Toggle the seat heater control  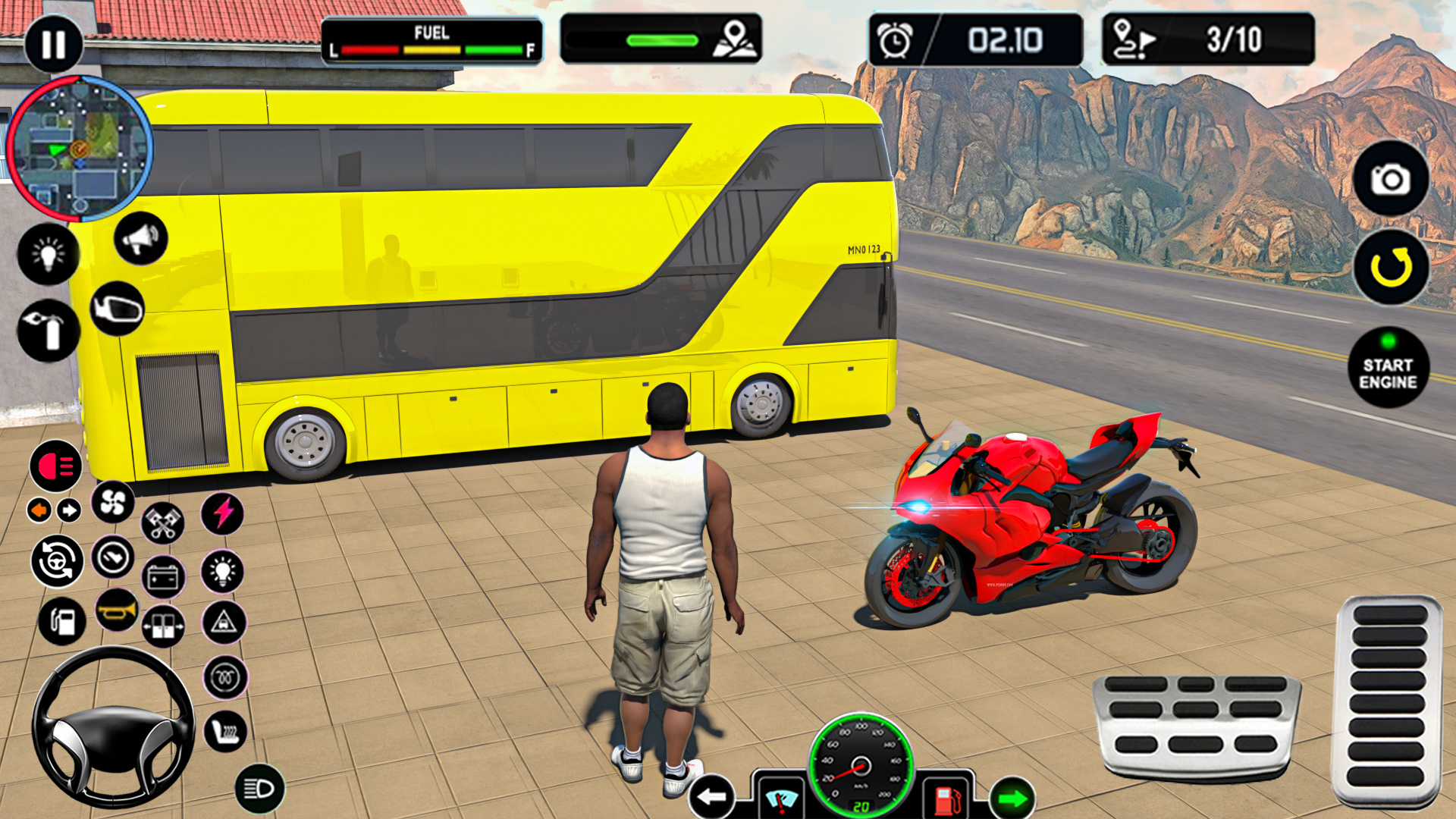(x=224, y=732)
